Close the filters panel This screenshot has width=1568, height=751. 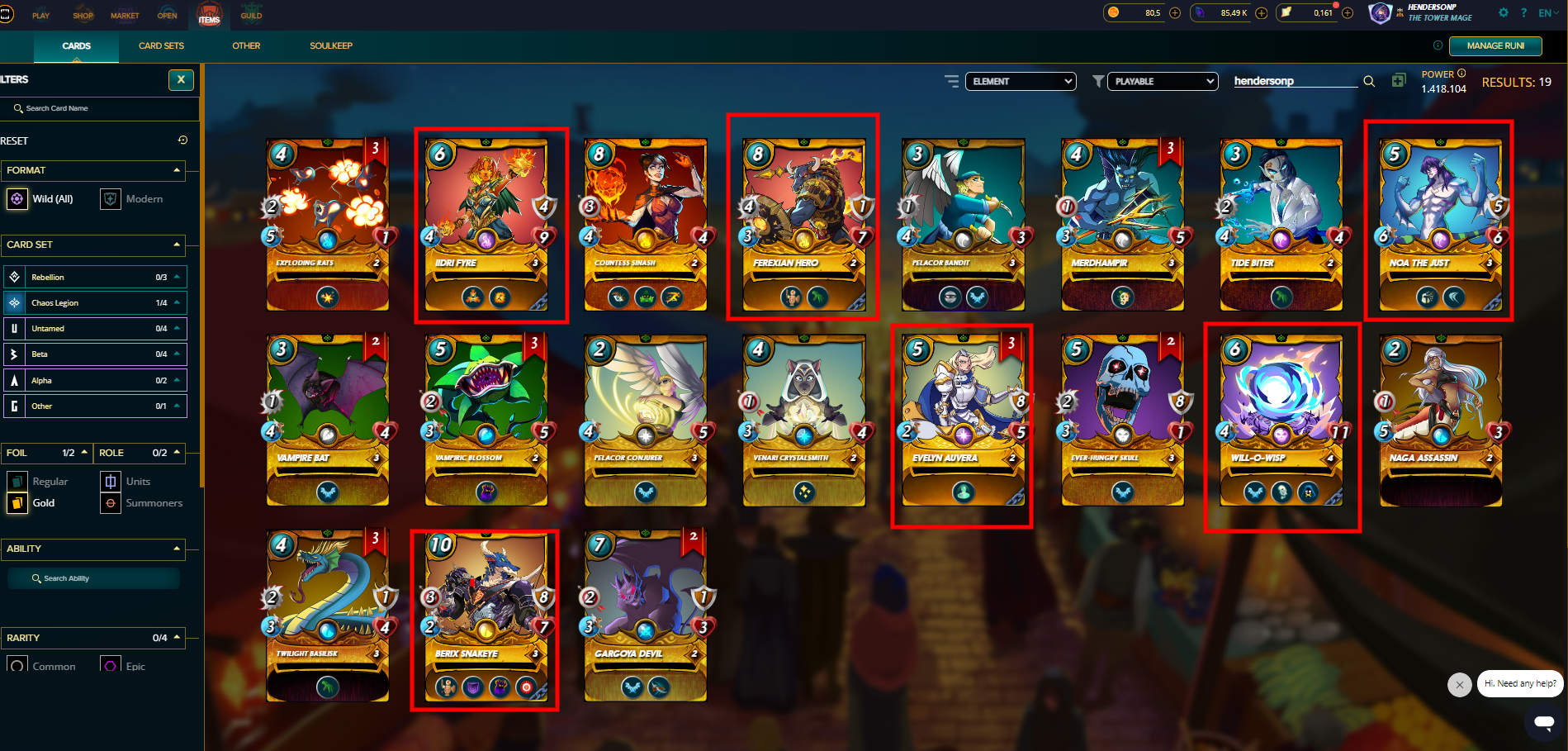(x=181, y=80)
